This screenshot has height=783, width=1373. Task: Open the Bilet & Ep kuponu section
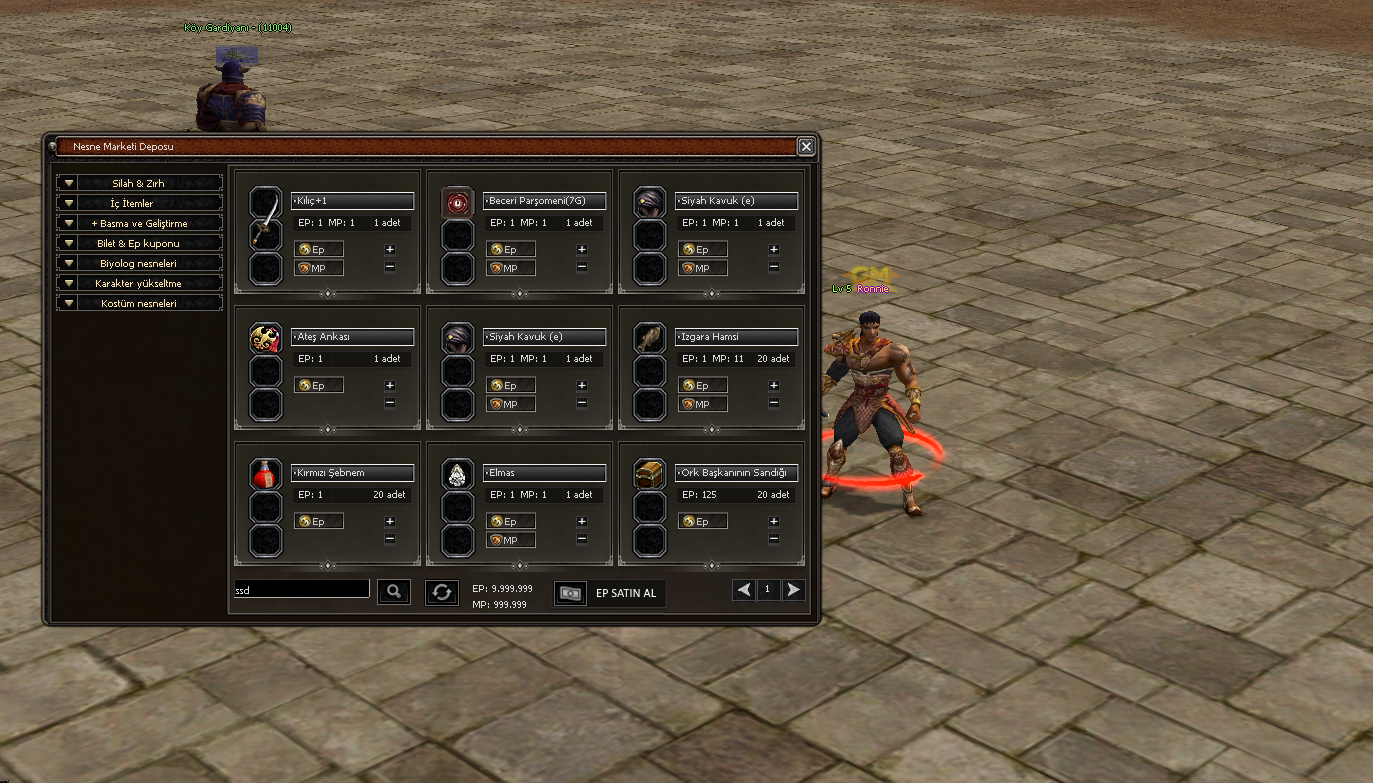point(138,243)
